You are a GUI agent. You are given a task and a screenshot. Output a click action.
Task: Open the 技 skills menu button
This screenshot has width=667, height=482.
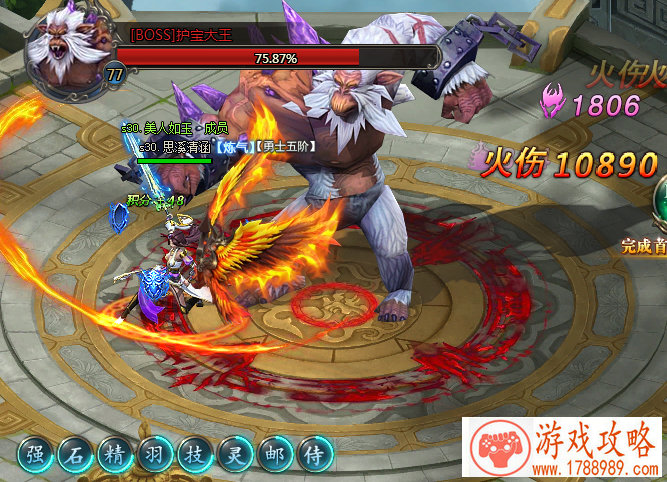[193, 456]
